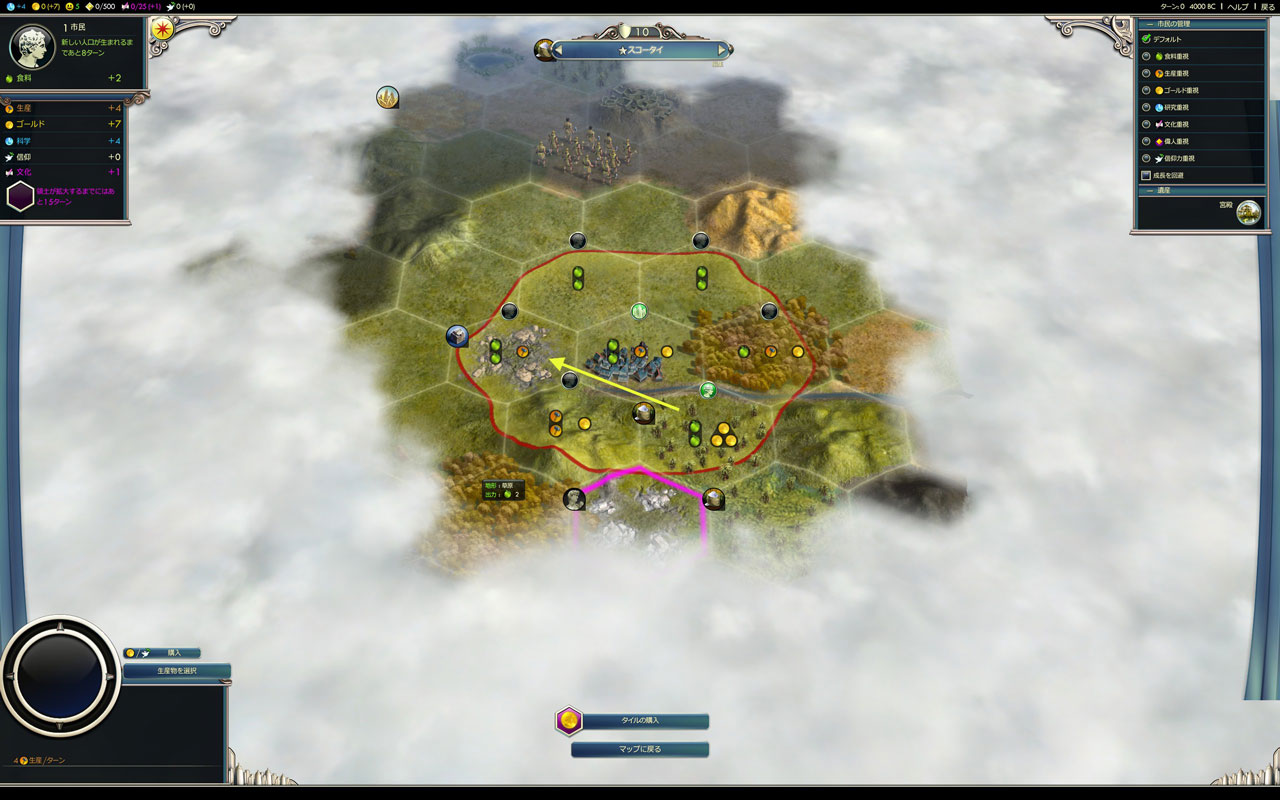The height and width of the screenshot is (800, 1280).
Task: Select the Default citizen focus option
Action: point(1147,39)
